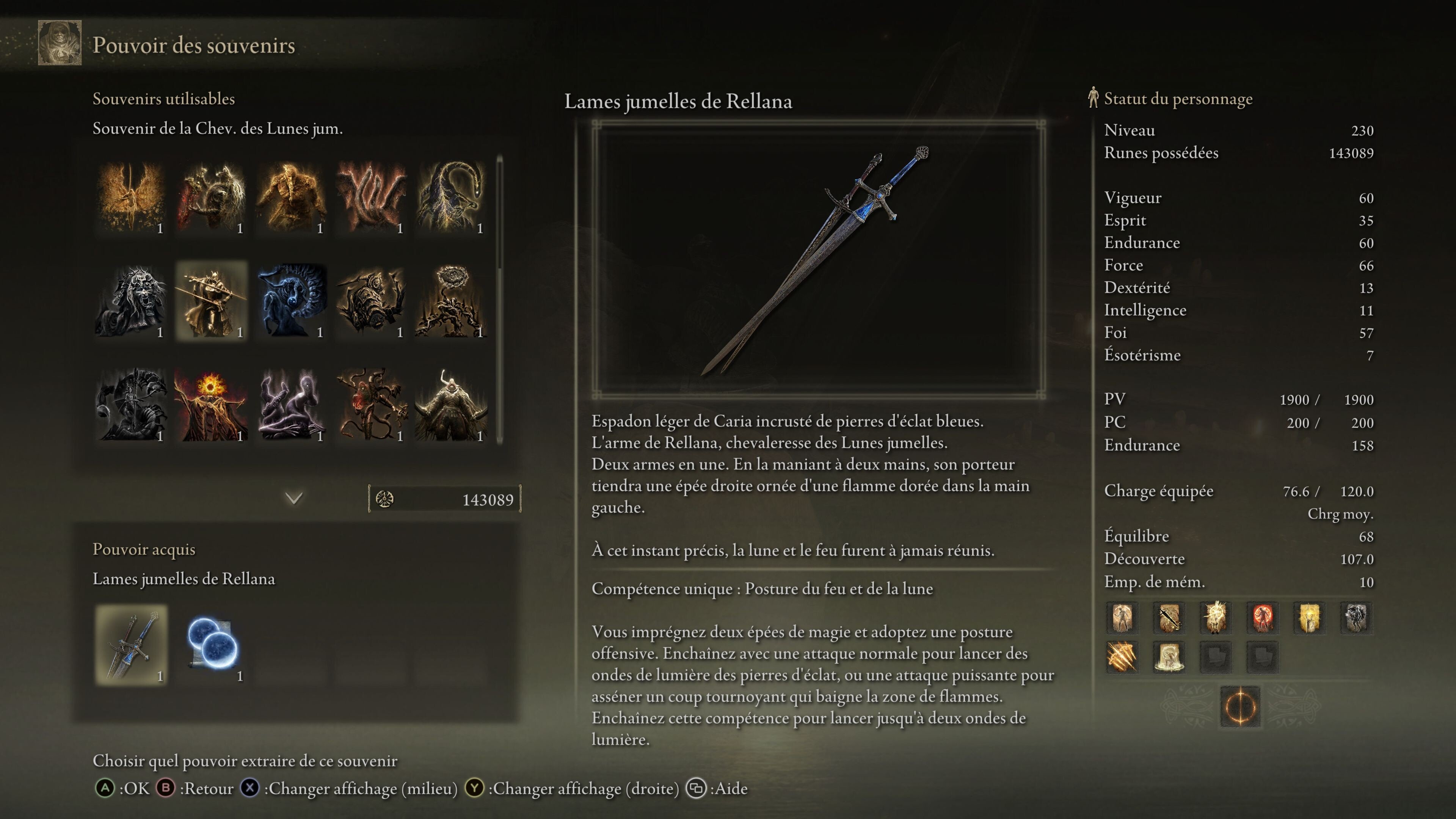Select the Twin Moon Knight remembrance

pyautogui.click(x=212, y=301)
